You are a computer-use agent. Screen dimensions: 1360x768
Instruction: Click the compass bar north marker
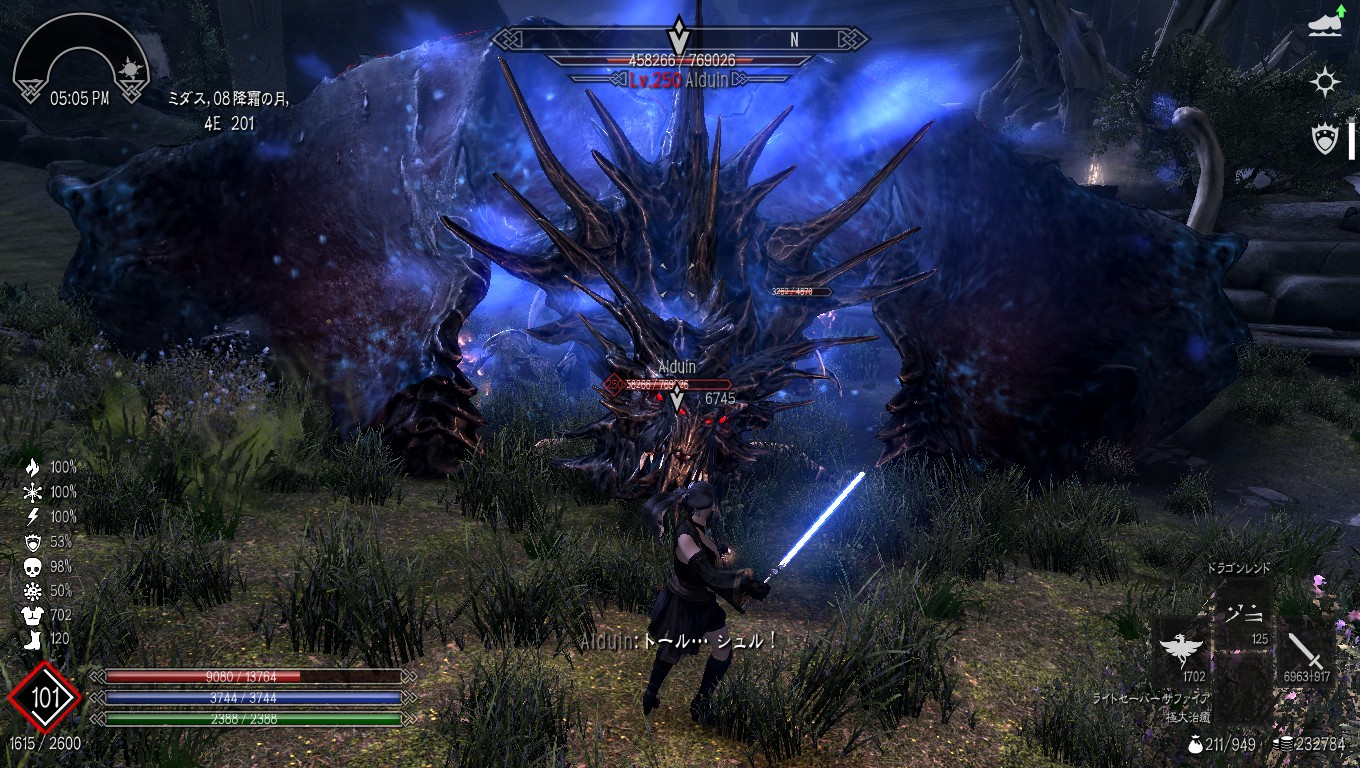point(794,40)
